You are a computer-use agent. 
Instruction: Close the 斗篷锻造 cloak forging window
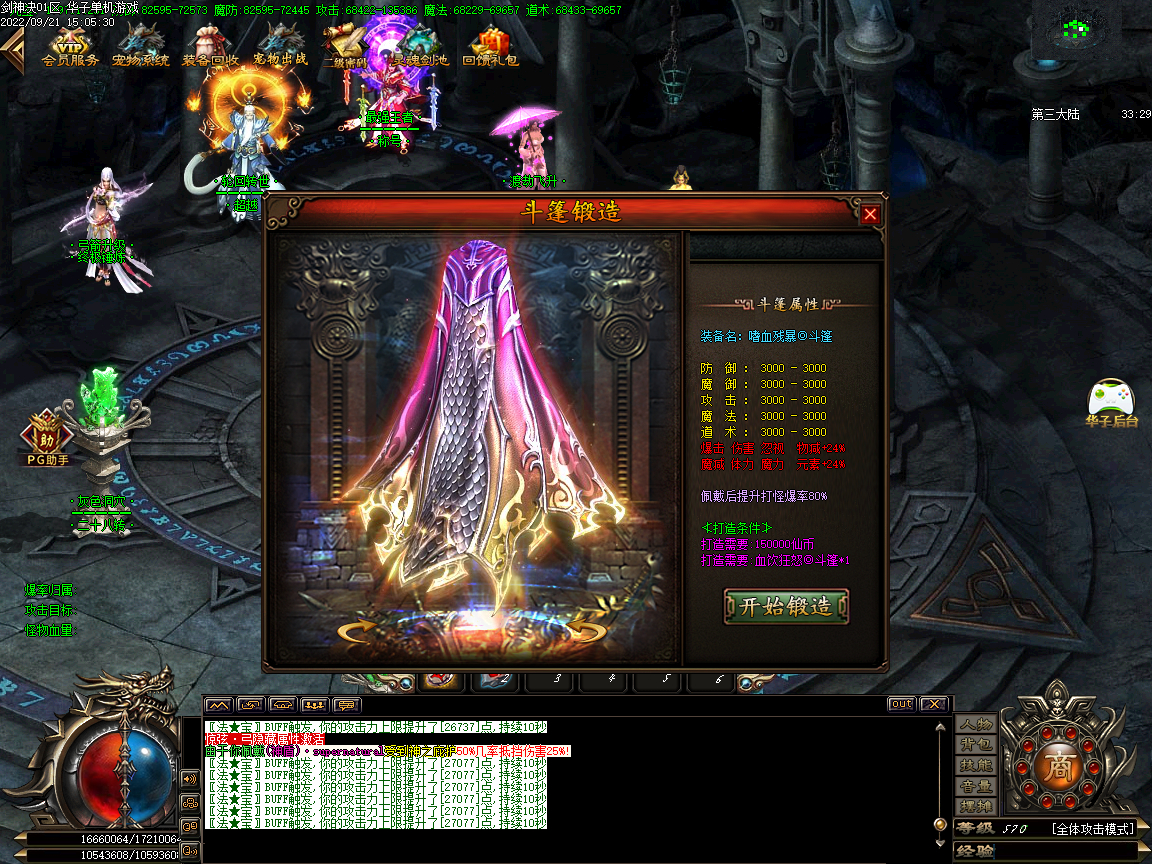pos(870,214)
